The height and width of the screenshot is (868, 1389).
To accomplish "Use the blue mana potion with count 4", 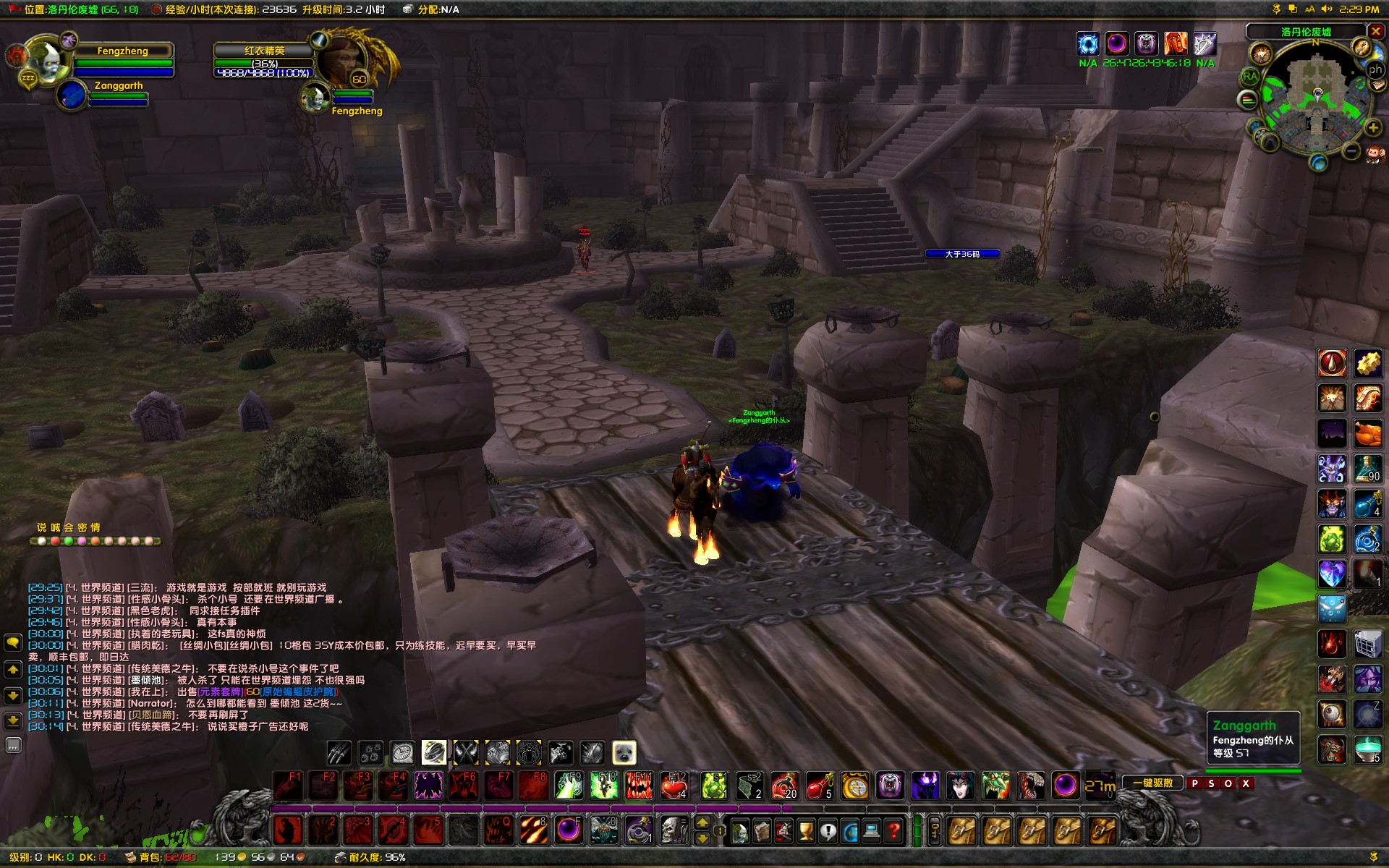I will tap(1367, 503).
